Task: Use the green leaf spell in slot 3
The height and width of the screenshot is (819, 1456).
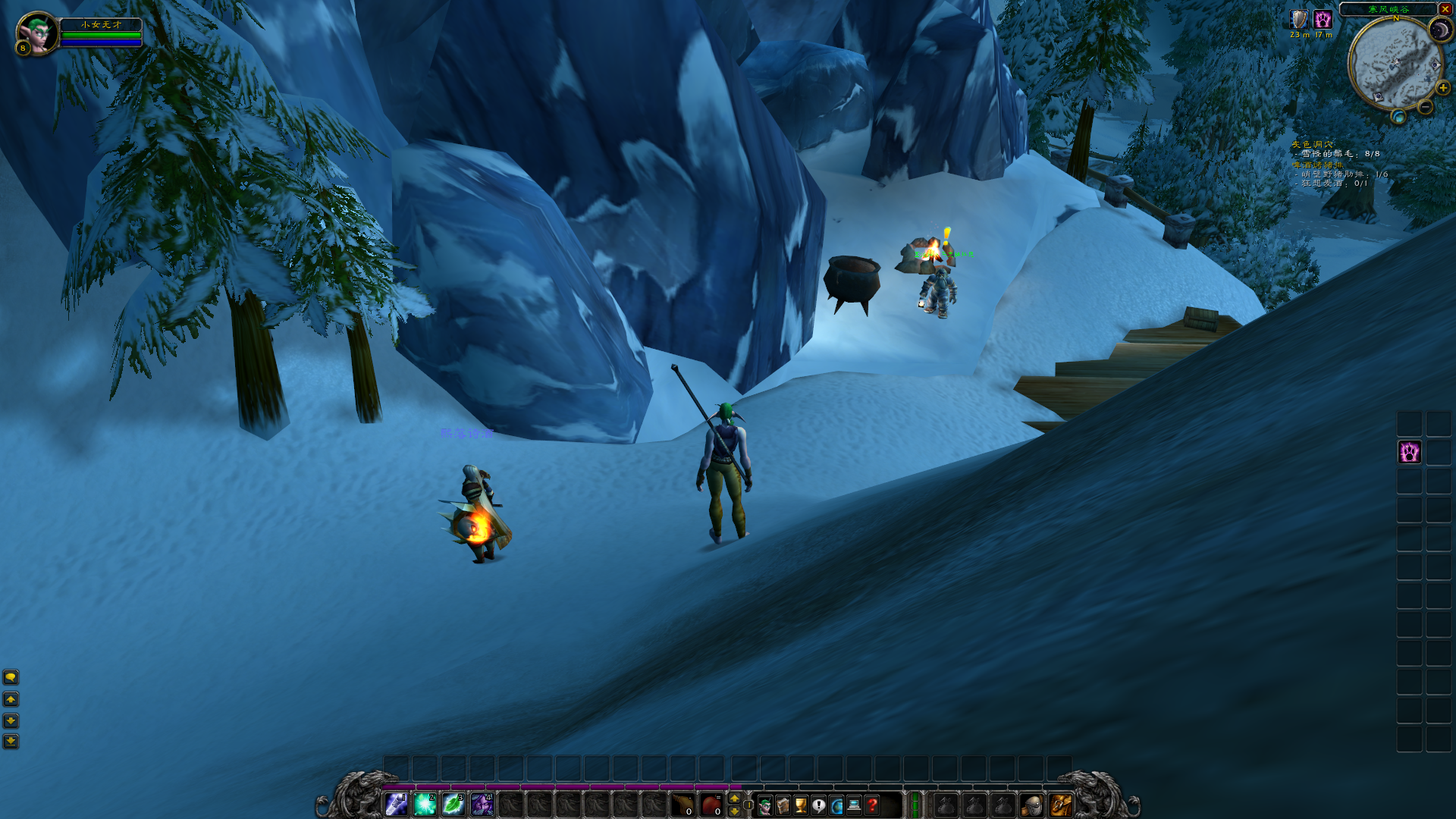Action: pos(453,804)
